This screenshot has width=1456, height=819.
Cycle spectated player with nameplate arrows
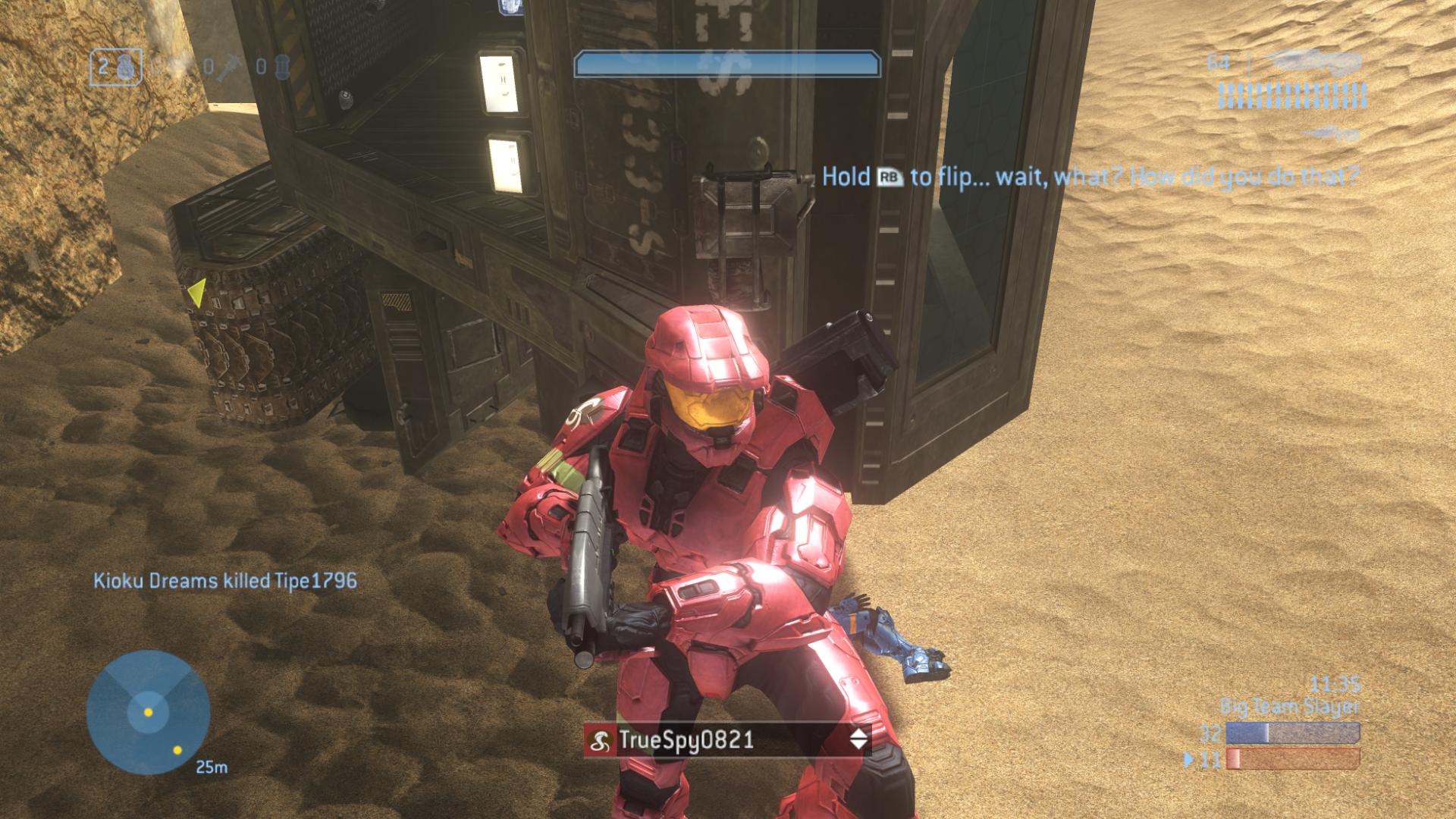[858, 739]
